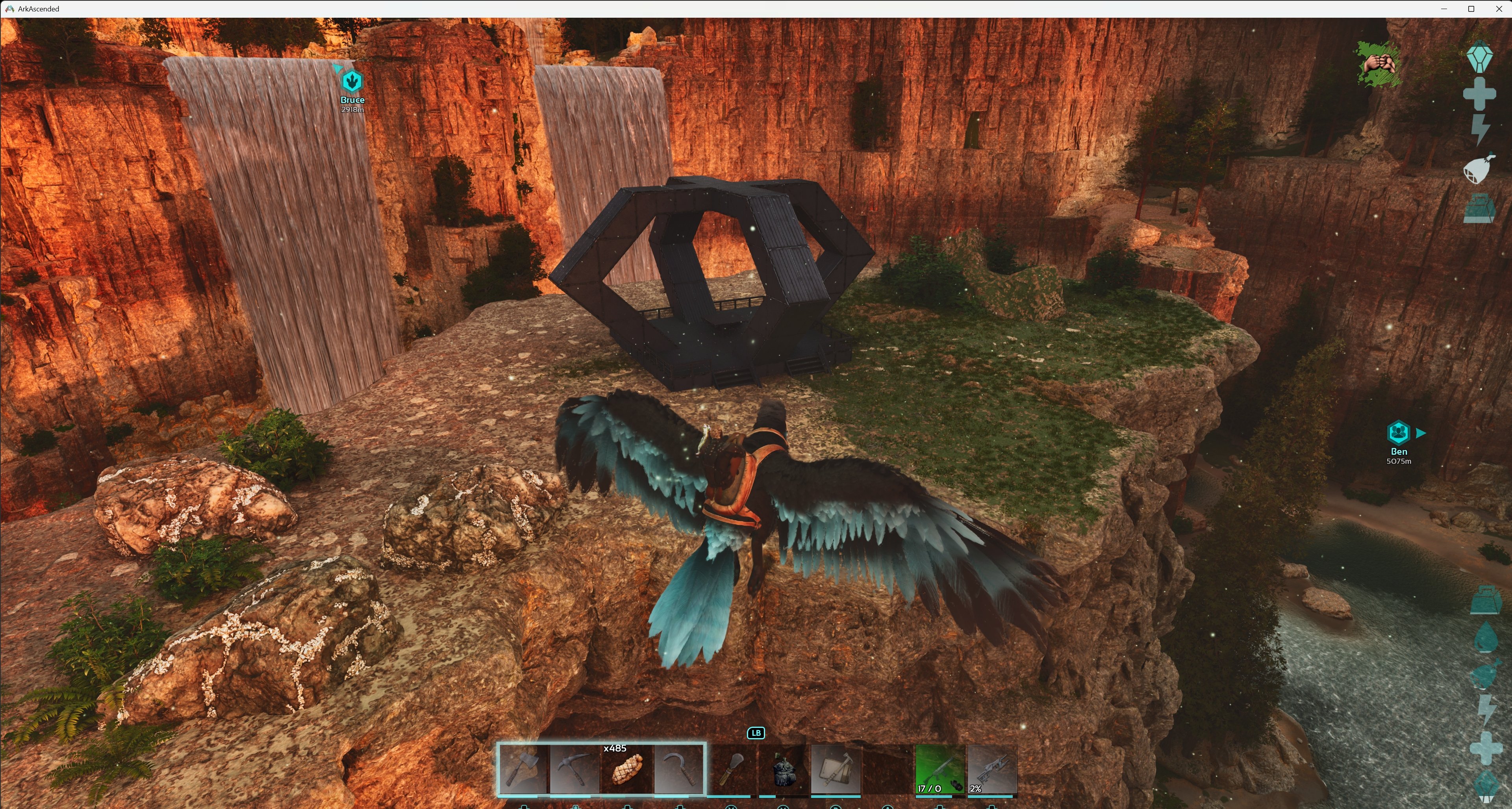Click the Ben player marker
Viewport: 1512px width, 809px height.
pos(1398,433)
